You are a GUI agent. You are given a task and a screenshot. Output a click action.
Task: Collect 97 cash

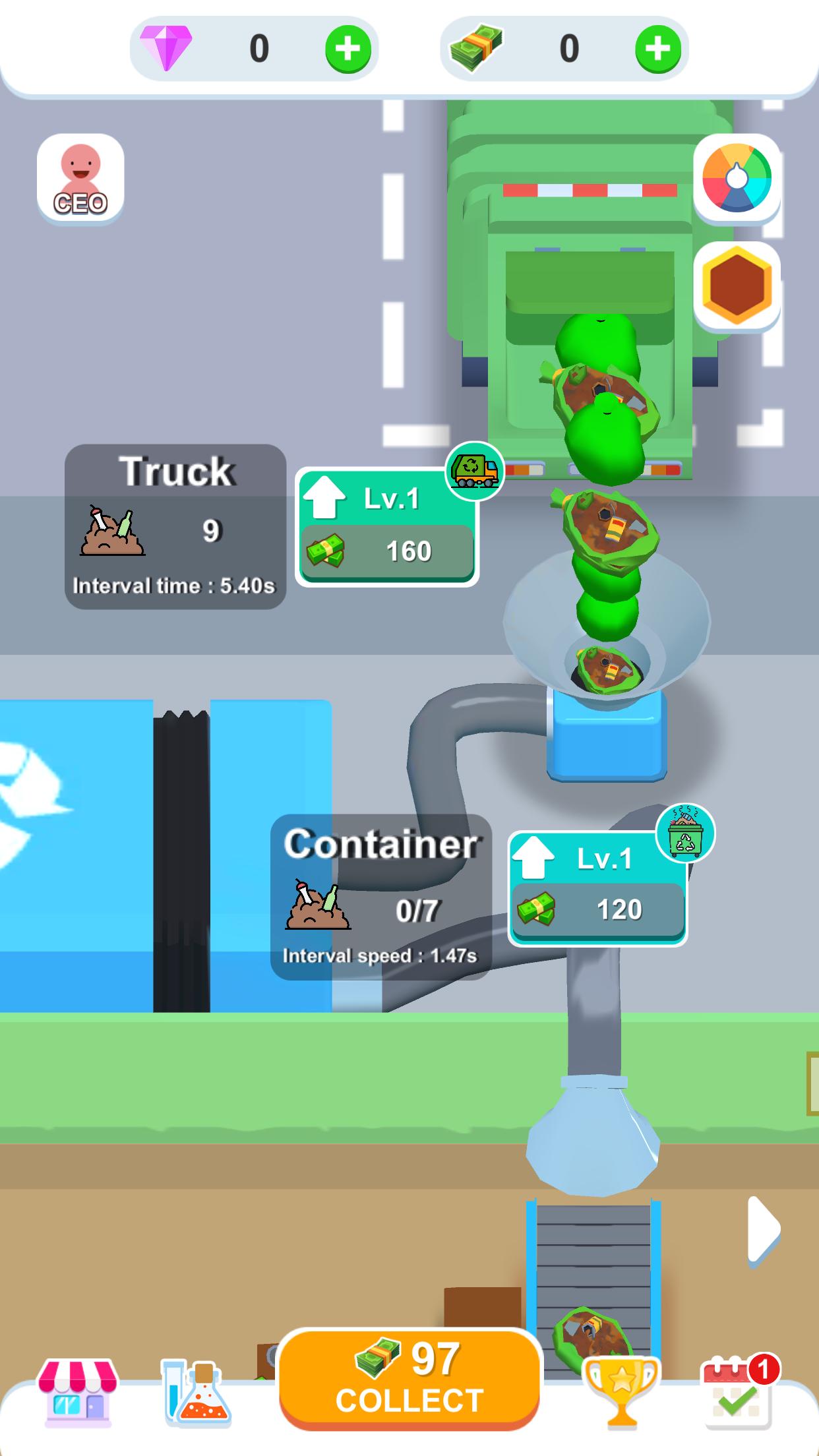(x=409, y=1377)
